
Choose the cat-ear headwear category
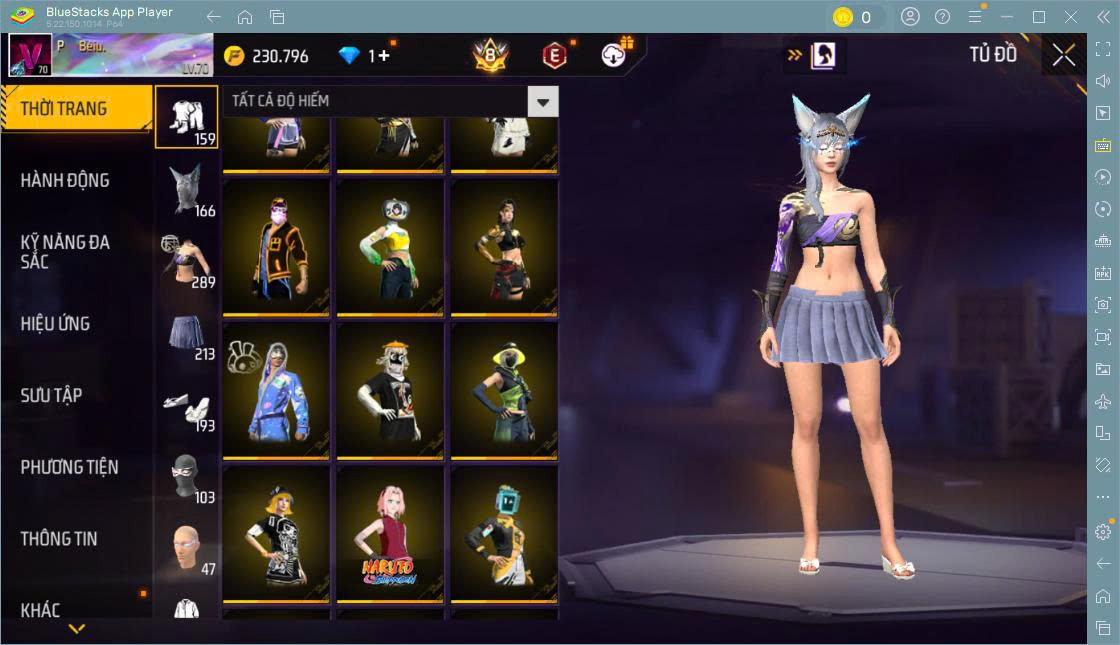[x=186, y=188]
